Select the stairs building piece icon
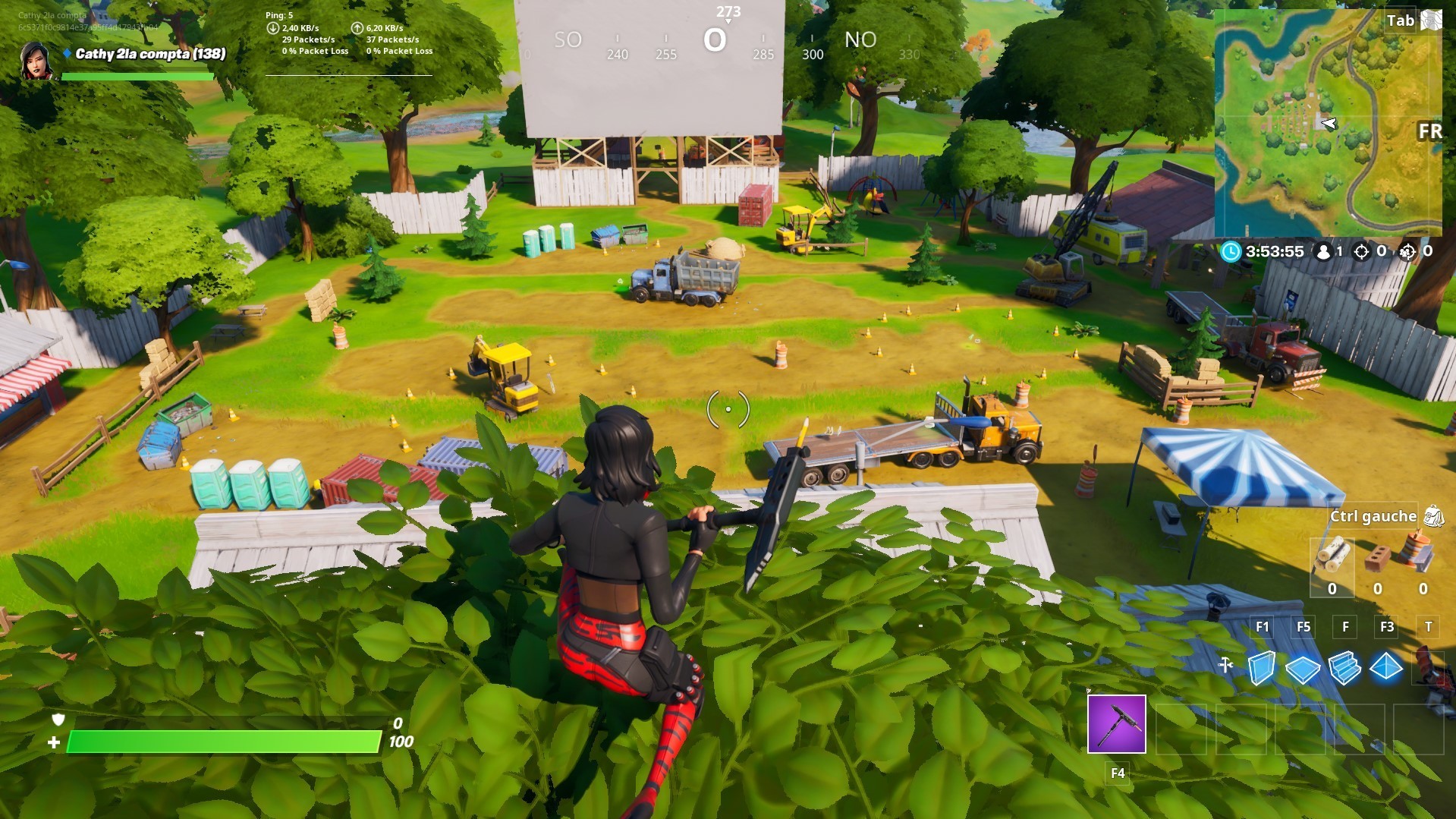Image resolution: width=1456 pixels, height=819 pixels. click(1344, 666)
